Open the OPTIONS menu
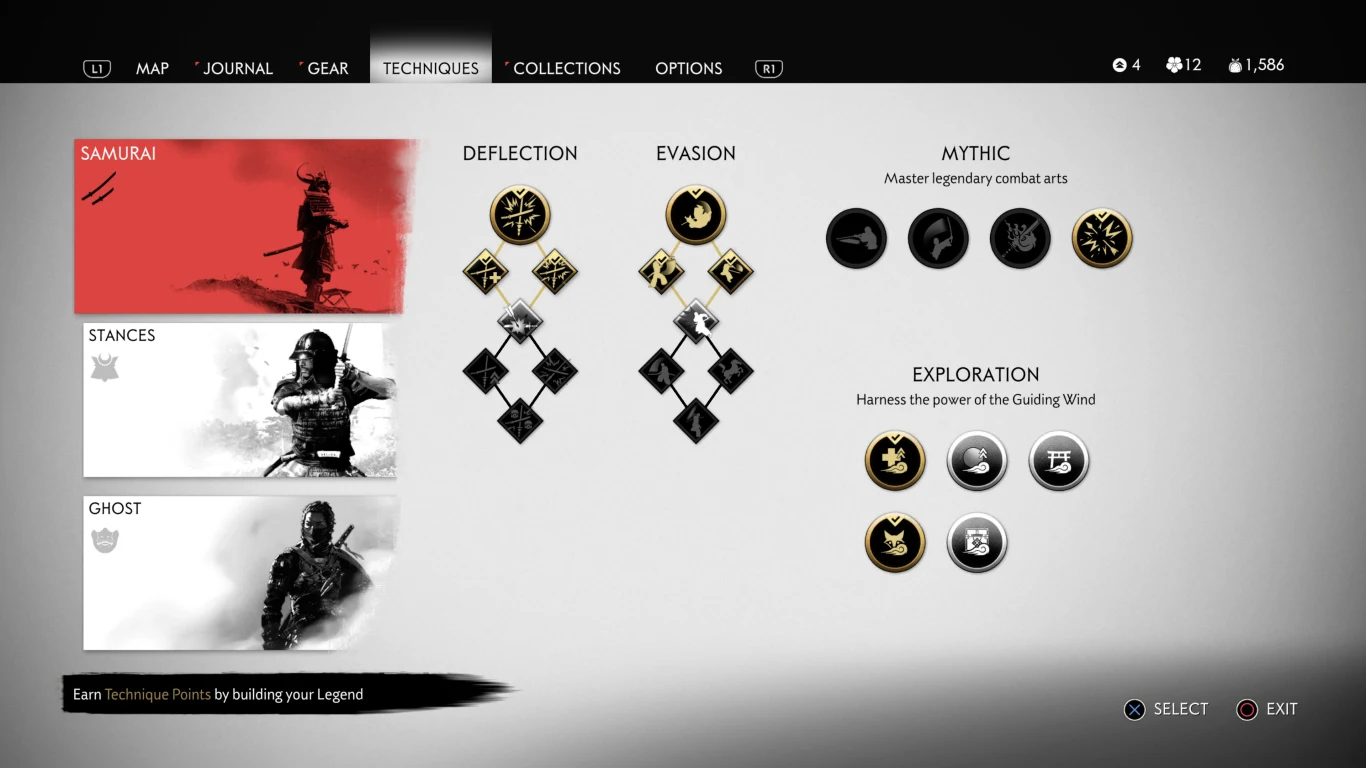Image resolution: width=1366 pixels, height=768 pixels. [x=688, y=68]
